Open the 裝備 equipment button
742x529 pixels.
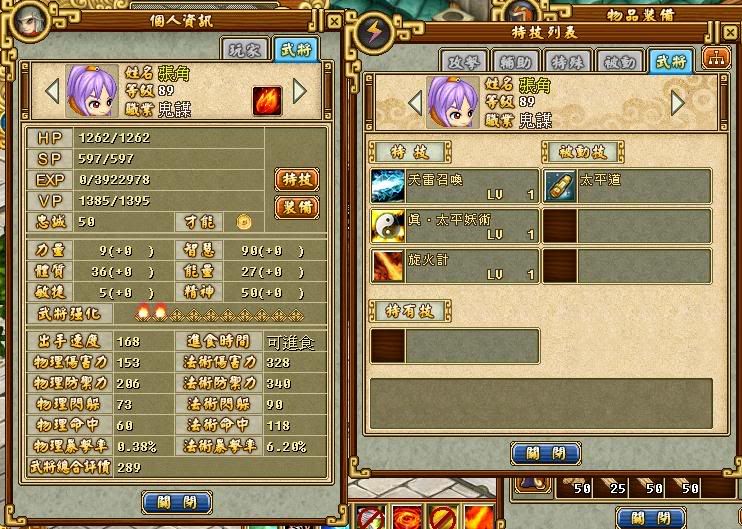(297, 207)
